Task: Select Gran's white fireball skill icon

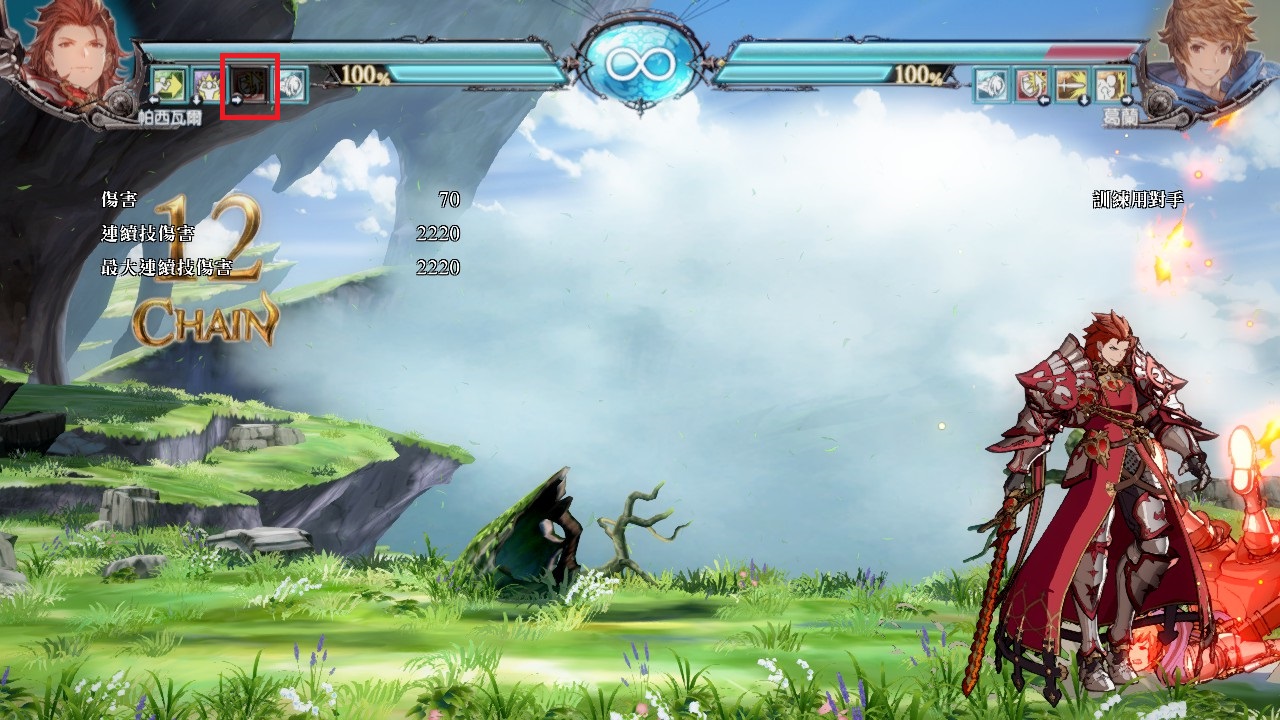Action: tap(990, 84)
